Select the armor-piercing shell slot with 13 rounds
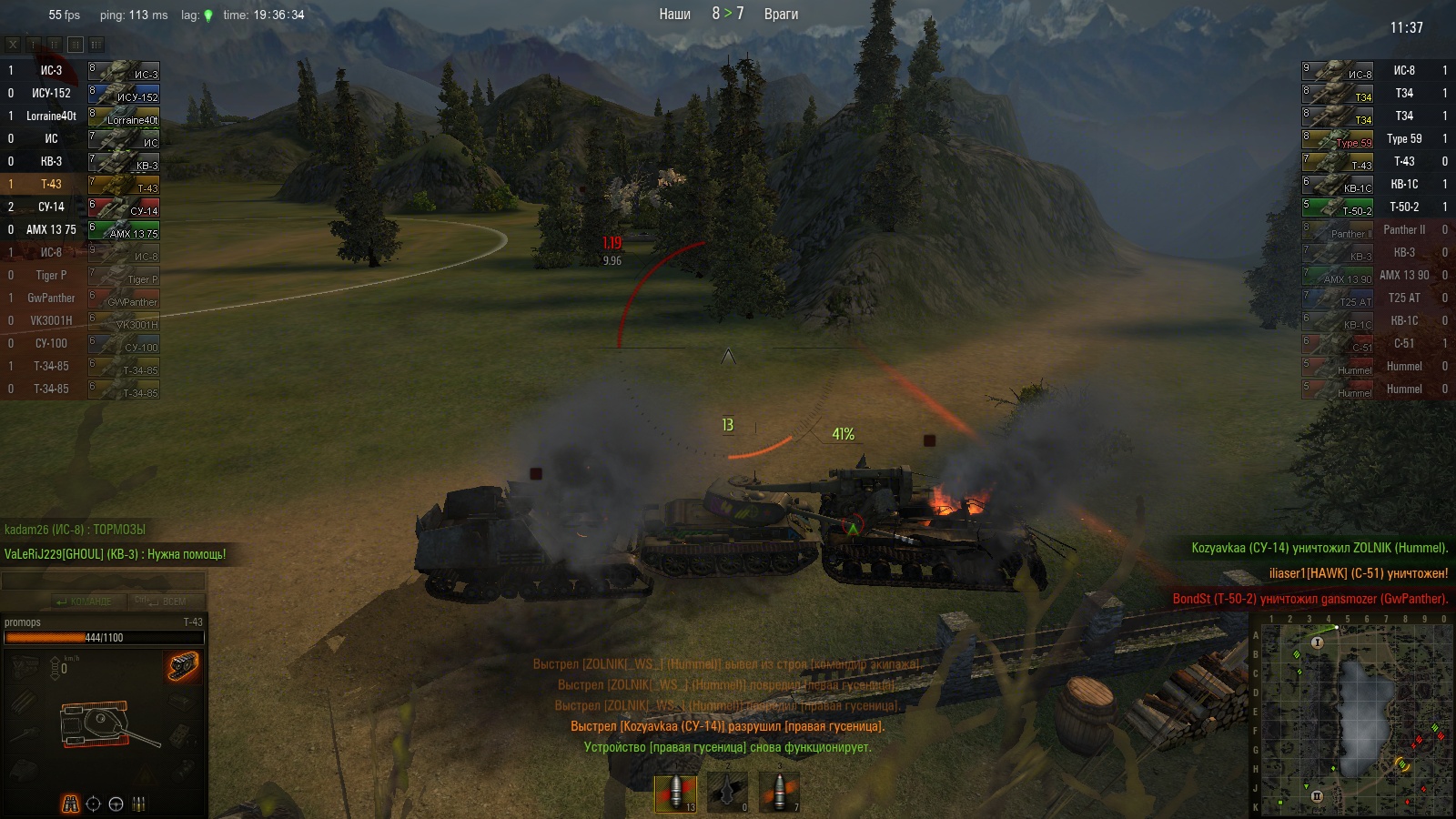 pos(675,793)
